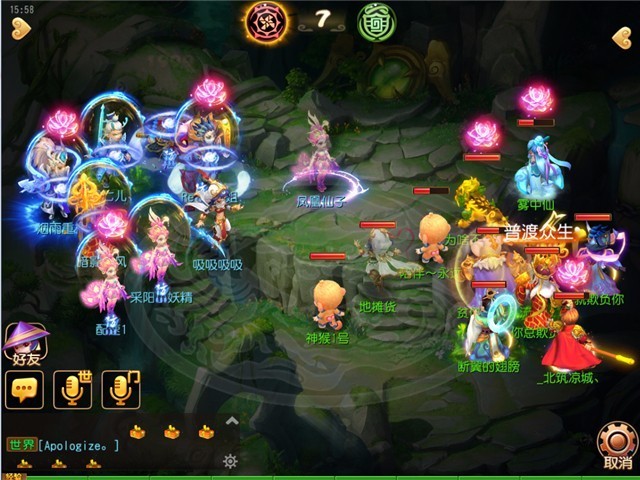
Task: Click the golden arrow in the top-left corner
Action: click(20, 32)
